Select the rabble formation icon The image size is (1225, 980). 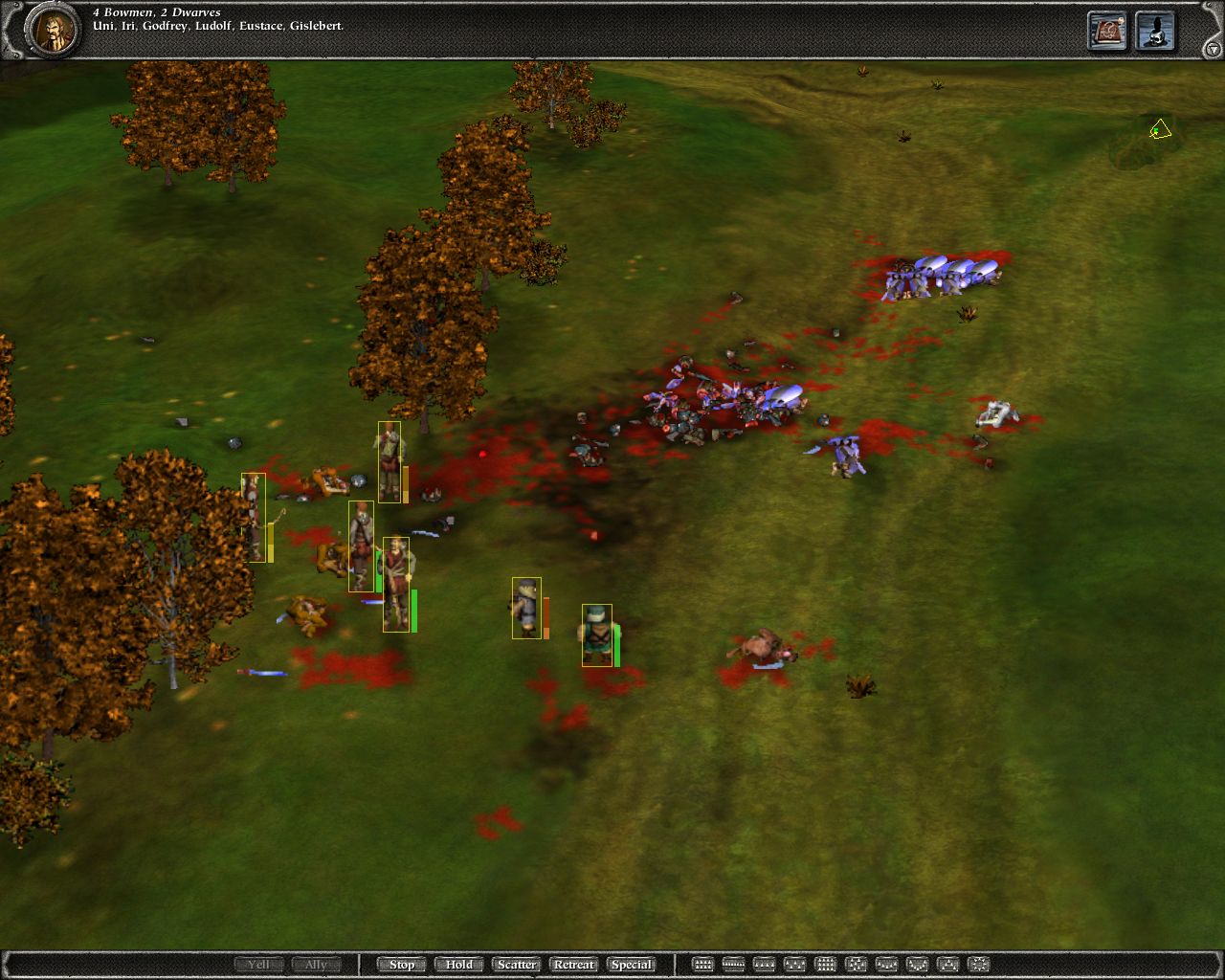(x=855, y=964)
